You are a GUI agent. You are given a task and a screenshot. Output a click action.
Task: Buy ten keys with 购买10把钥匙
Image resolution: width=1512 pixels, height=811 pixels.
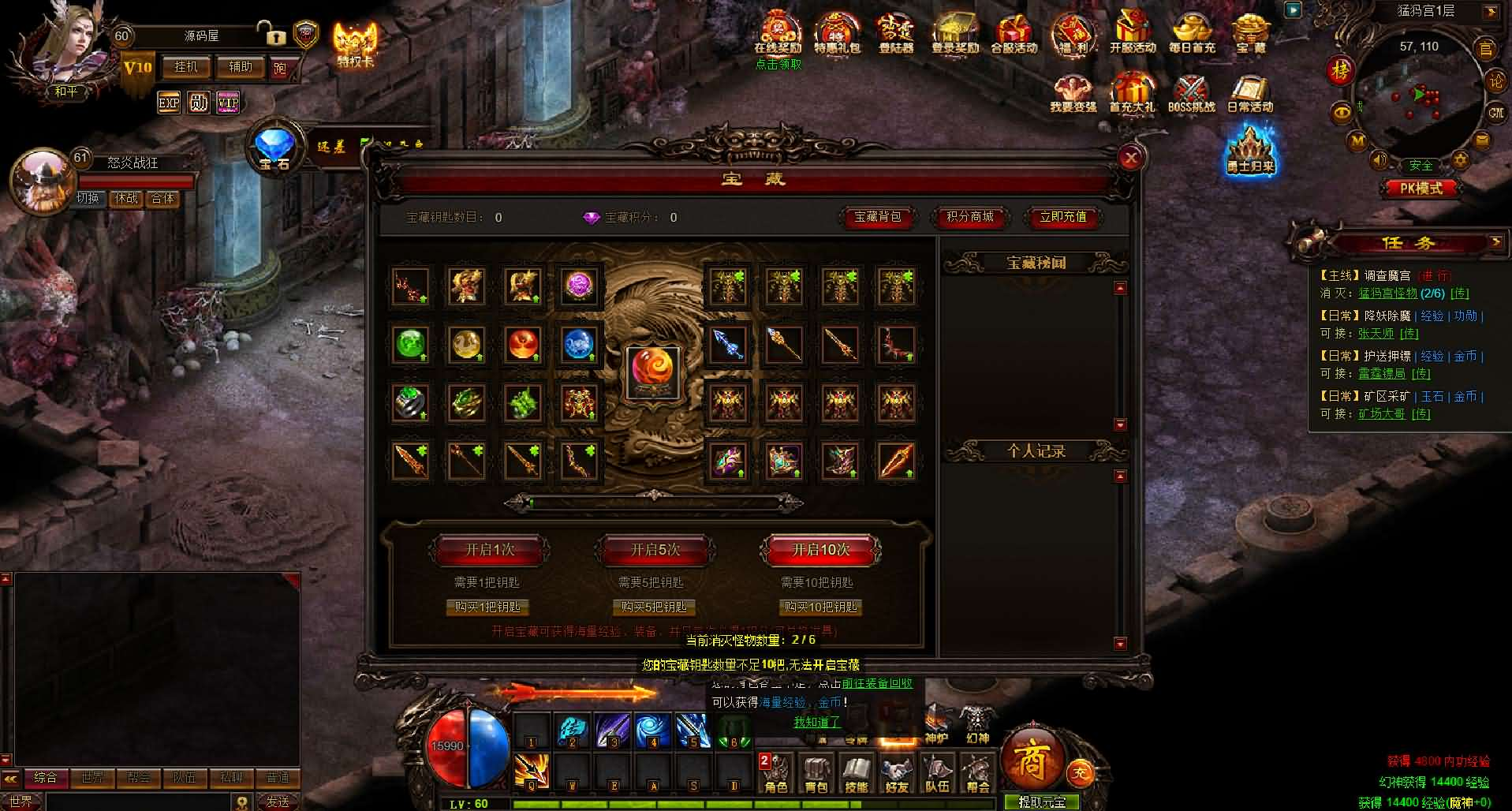820,607
